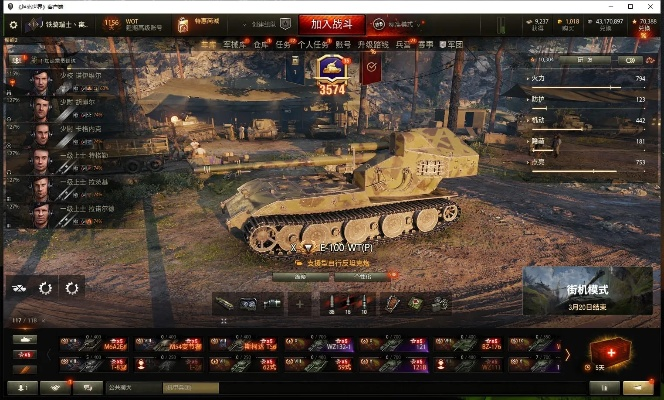Add equipment via the empty plus slot
Viewport: 664px width, 400px height.
(299, 304)
